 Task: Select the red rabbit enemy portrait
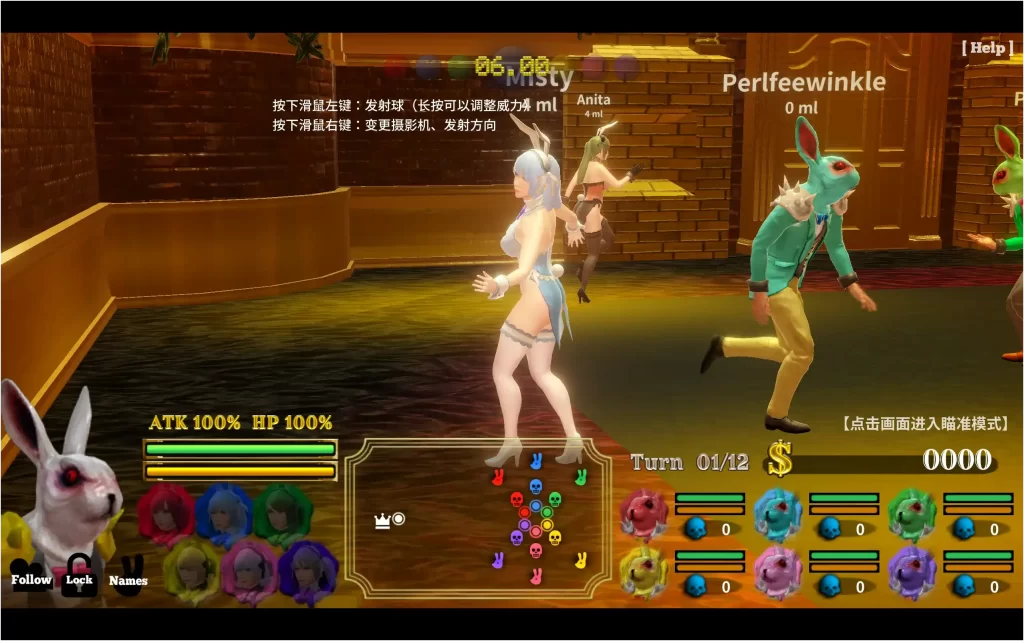[644, 514]
